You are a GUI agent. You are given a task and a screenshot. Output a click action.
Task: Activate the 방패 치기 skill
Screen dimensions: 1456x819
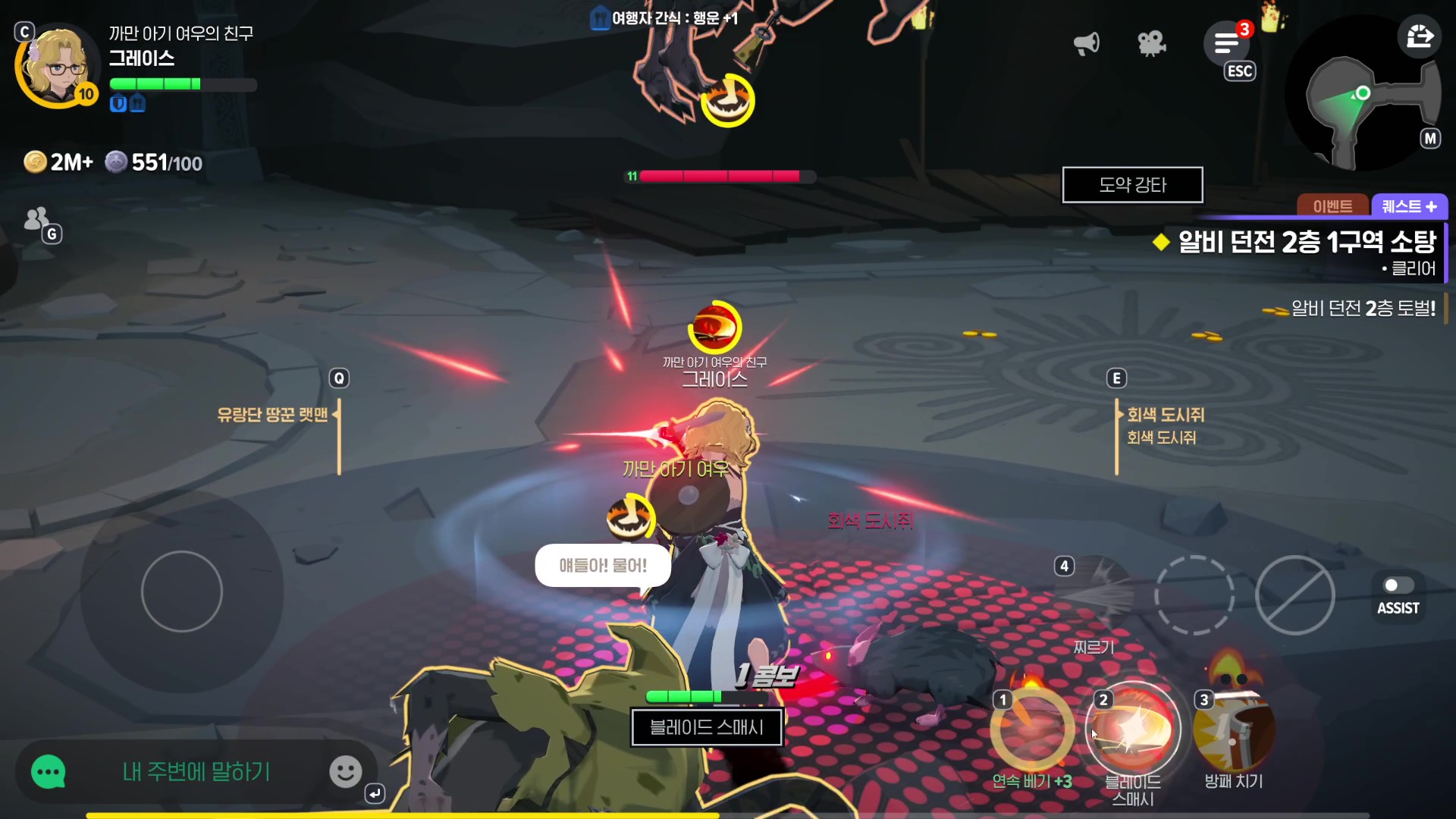point(1234,730)
